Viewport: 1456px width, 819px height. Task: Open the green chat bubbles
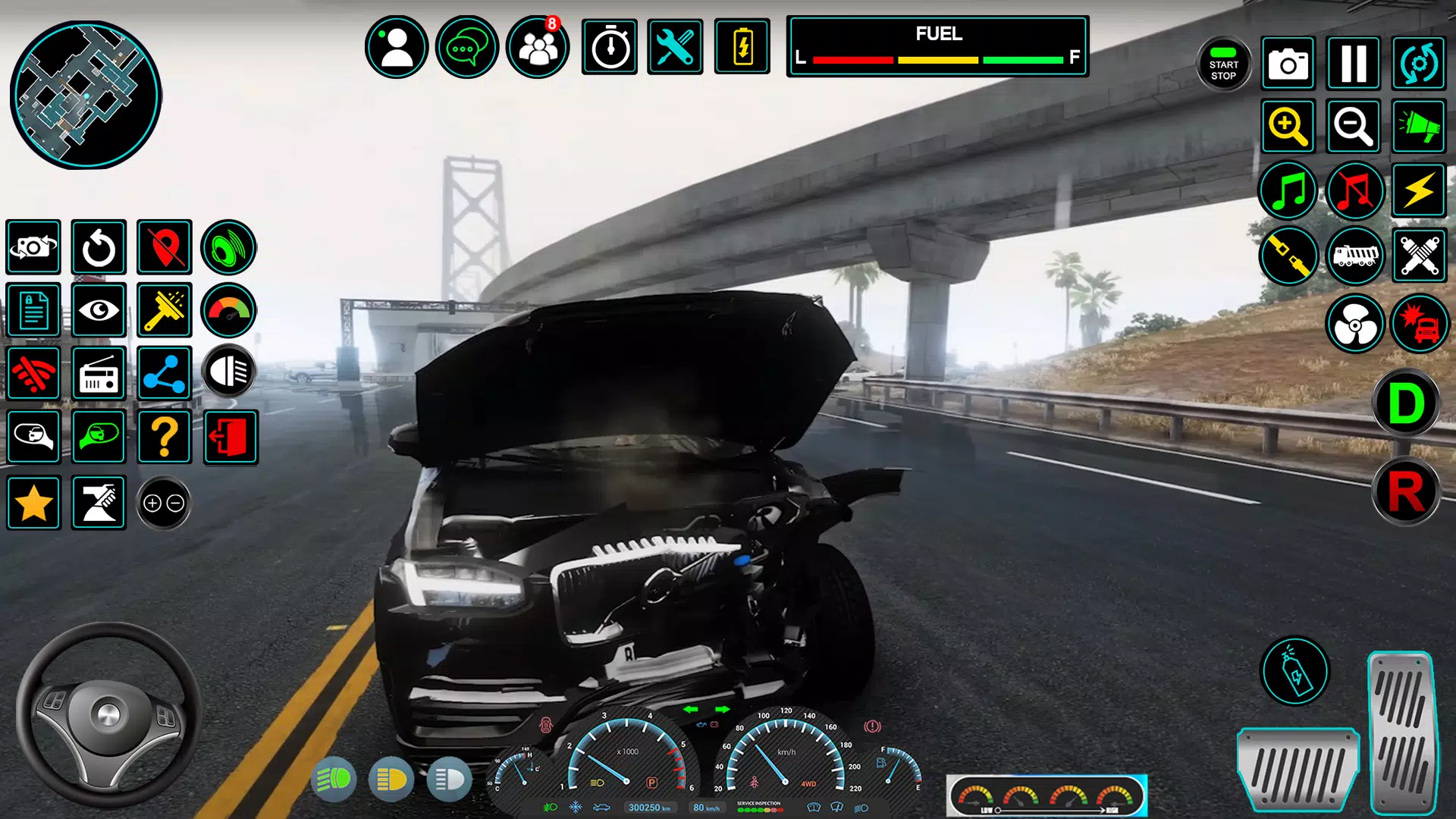(467, 47)
